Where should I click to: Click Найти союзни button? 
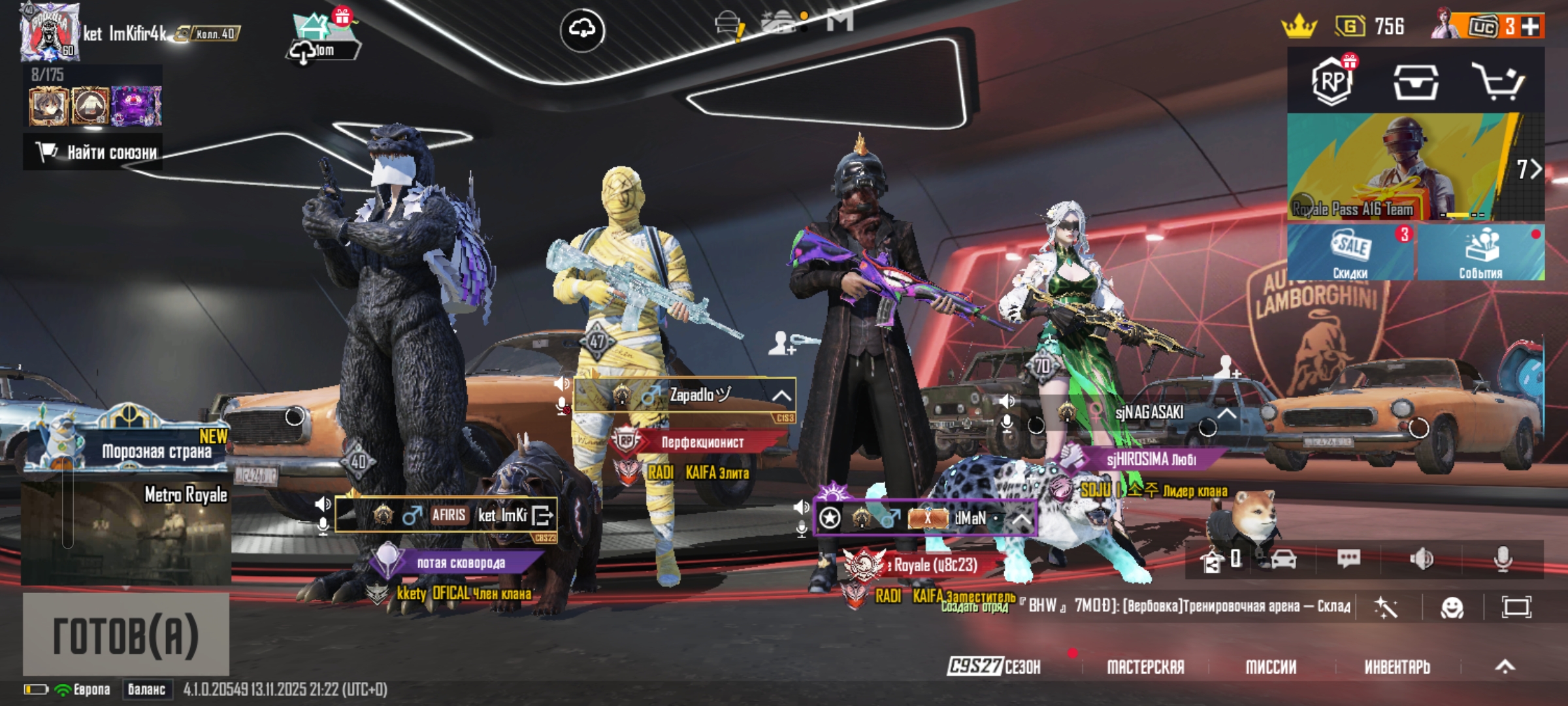click(x=93, y=152)
